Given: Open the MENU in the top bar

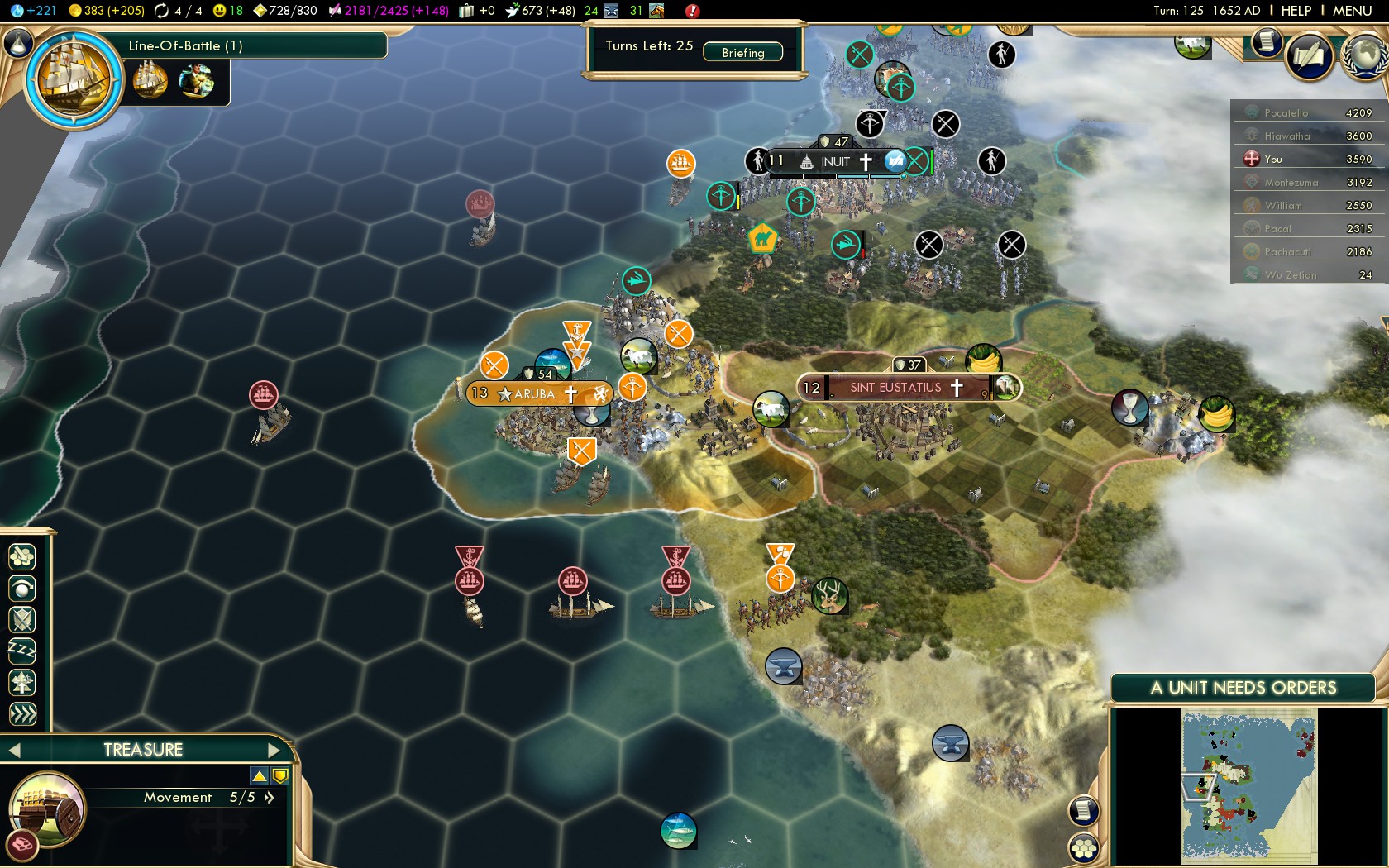Looking at the screenshot, I should point(1352,11).
